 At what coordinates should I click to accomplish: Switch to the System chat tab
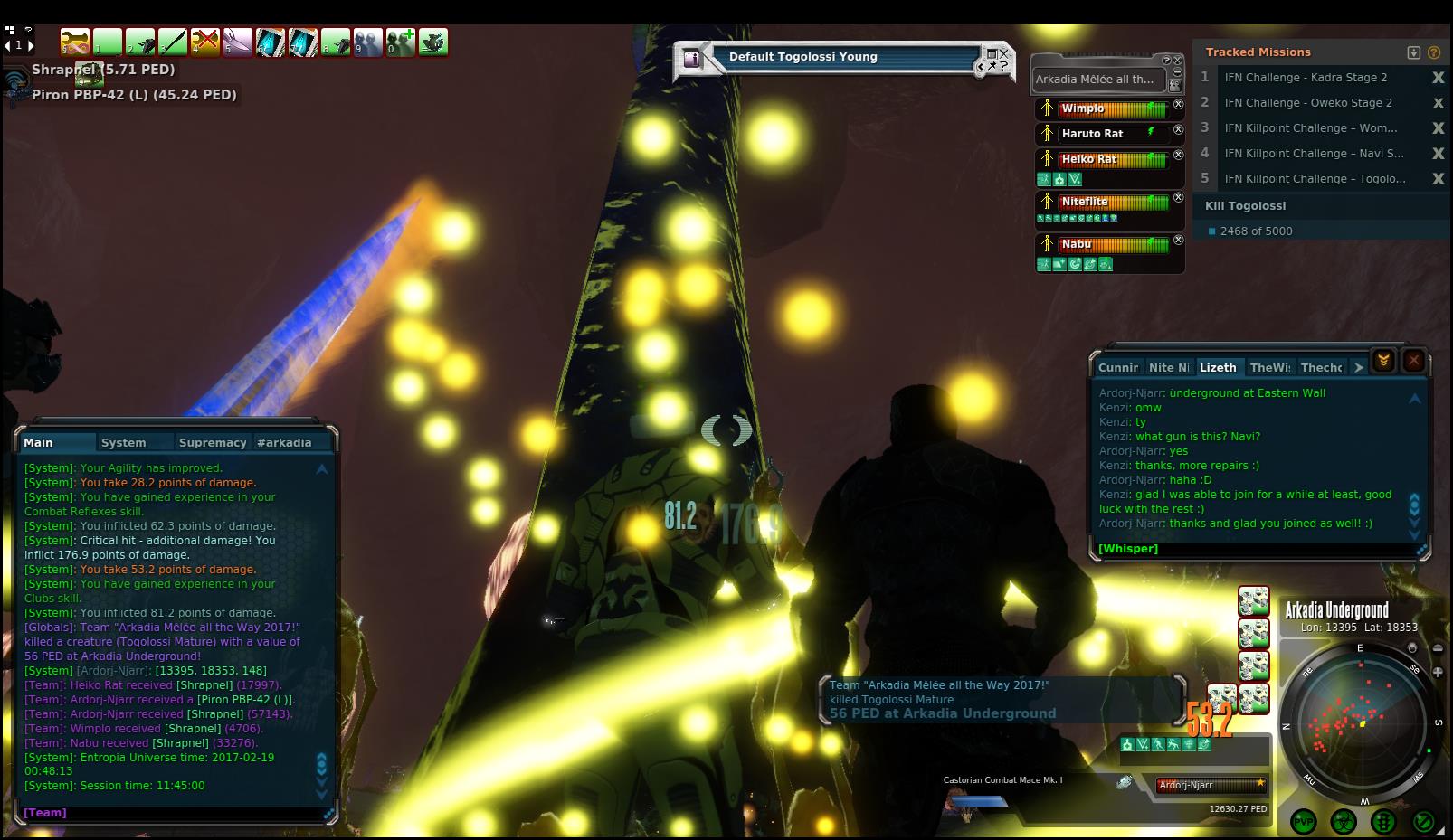[x=124, y=442]
